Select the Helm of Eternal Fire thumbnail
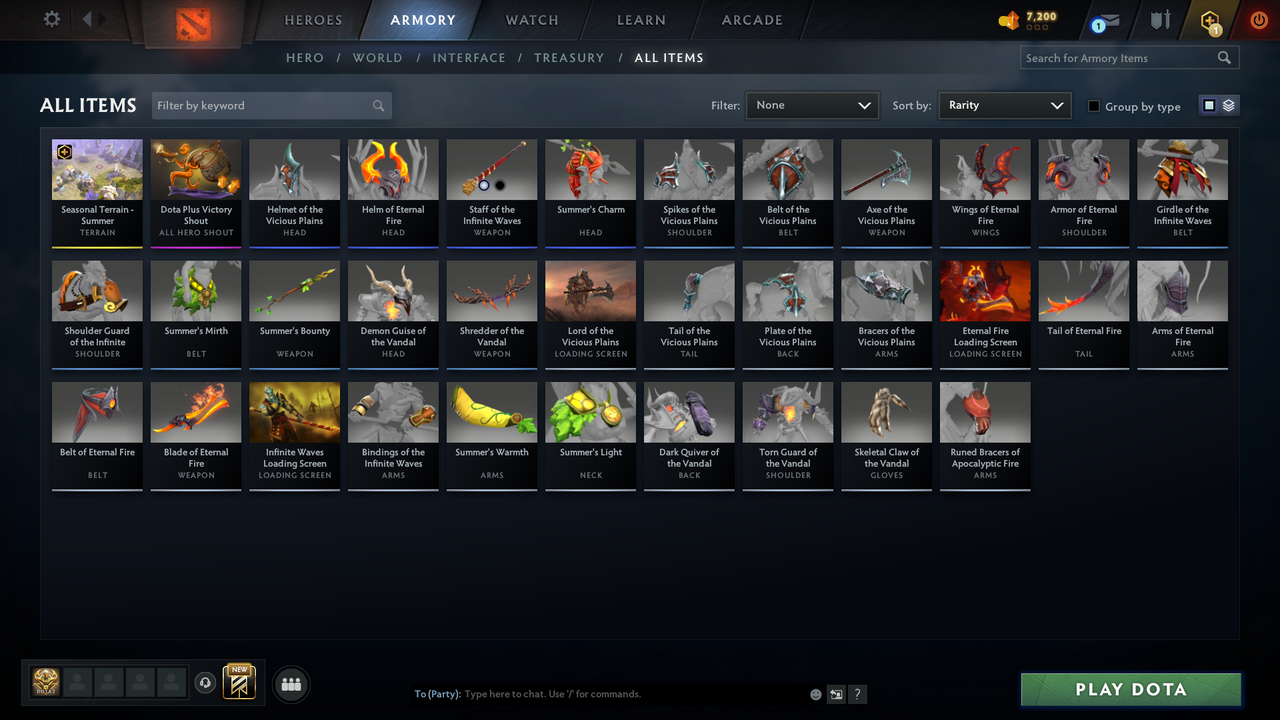 (x=392, y=168)
